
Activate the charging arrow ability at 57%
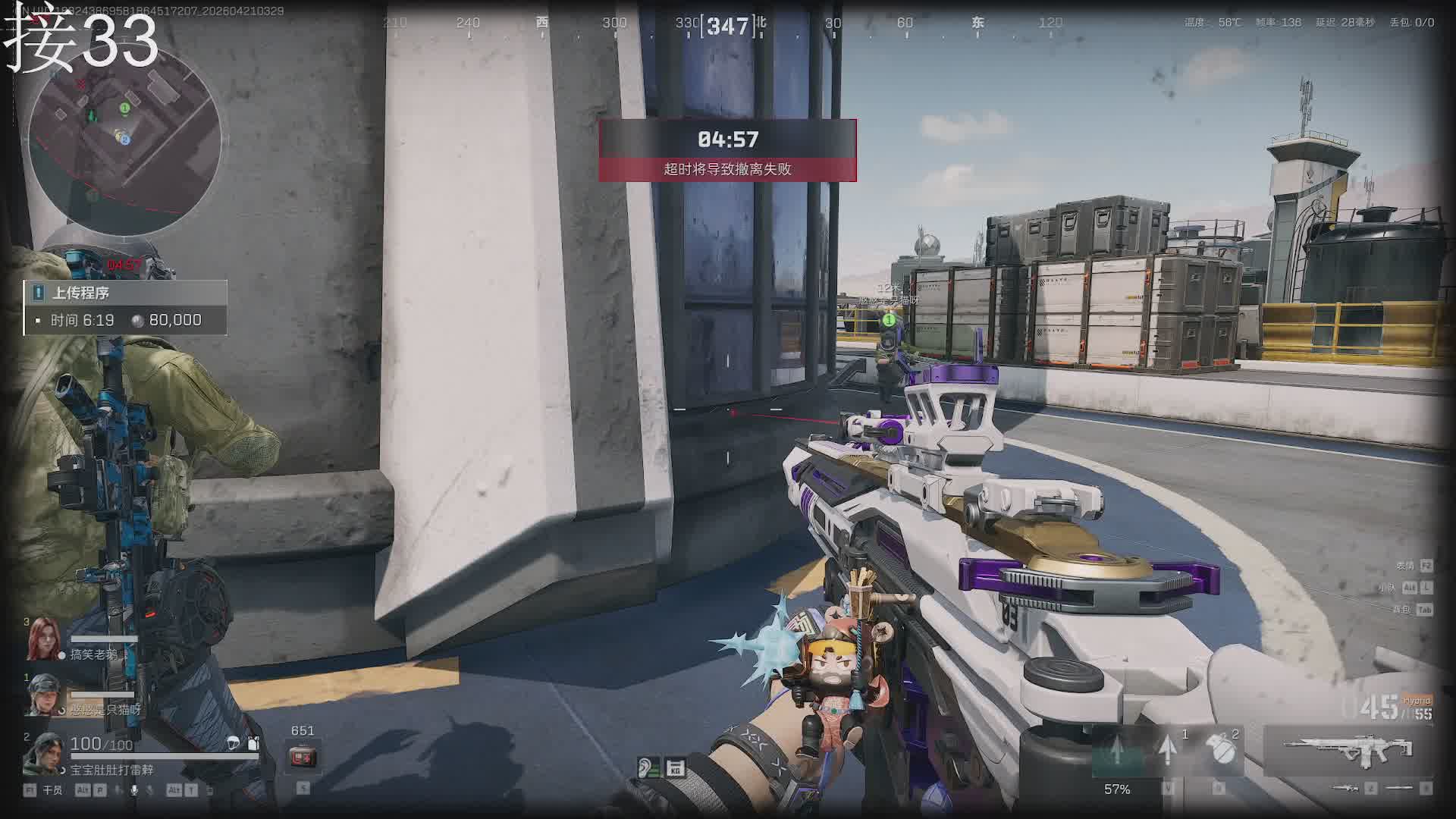pyautogui.click(x=1117, y=752)
